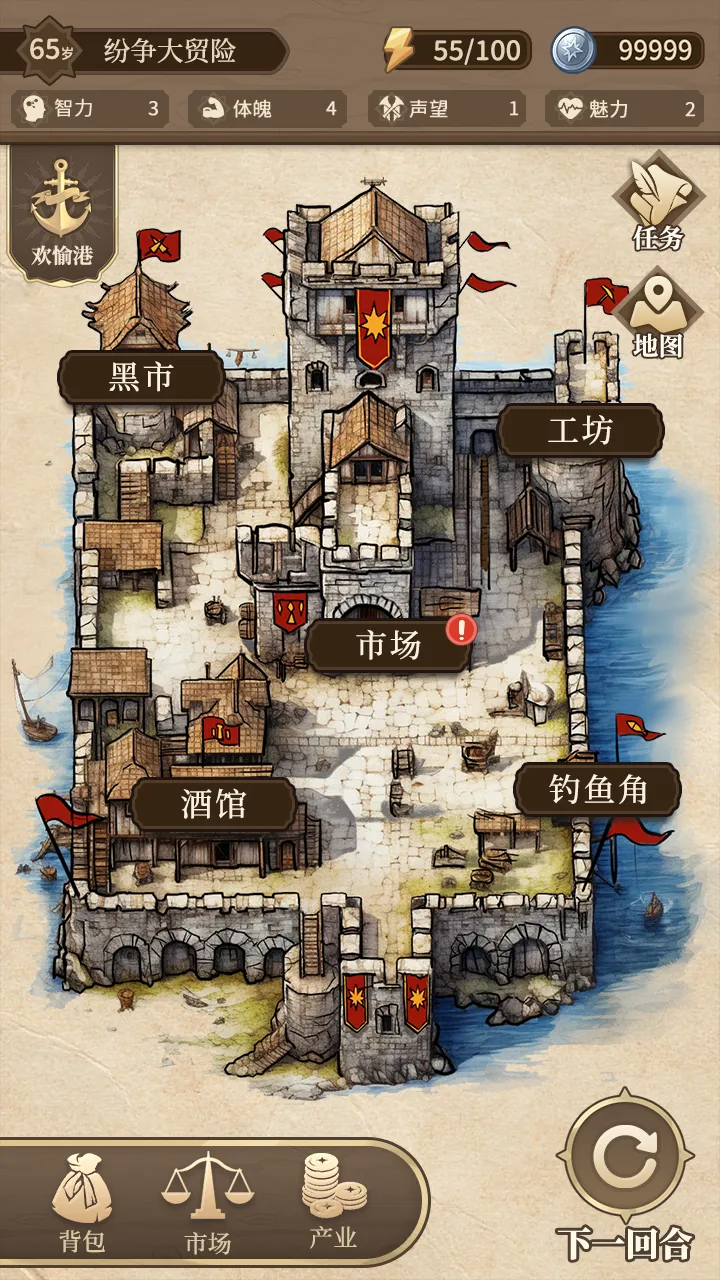Visit the 工坊 workshop location
This screenshot has width=720, height=1280.
(x=580, y=431)
